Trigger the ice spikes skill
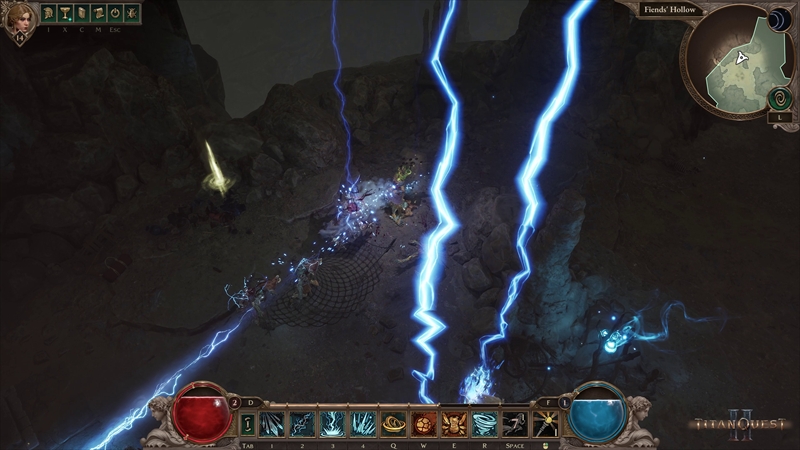This screenshot has width=800, height=450. click(362, 424)
